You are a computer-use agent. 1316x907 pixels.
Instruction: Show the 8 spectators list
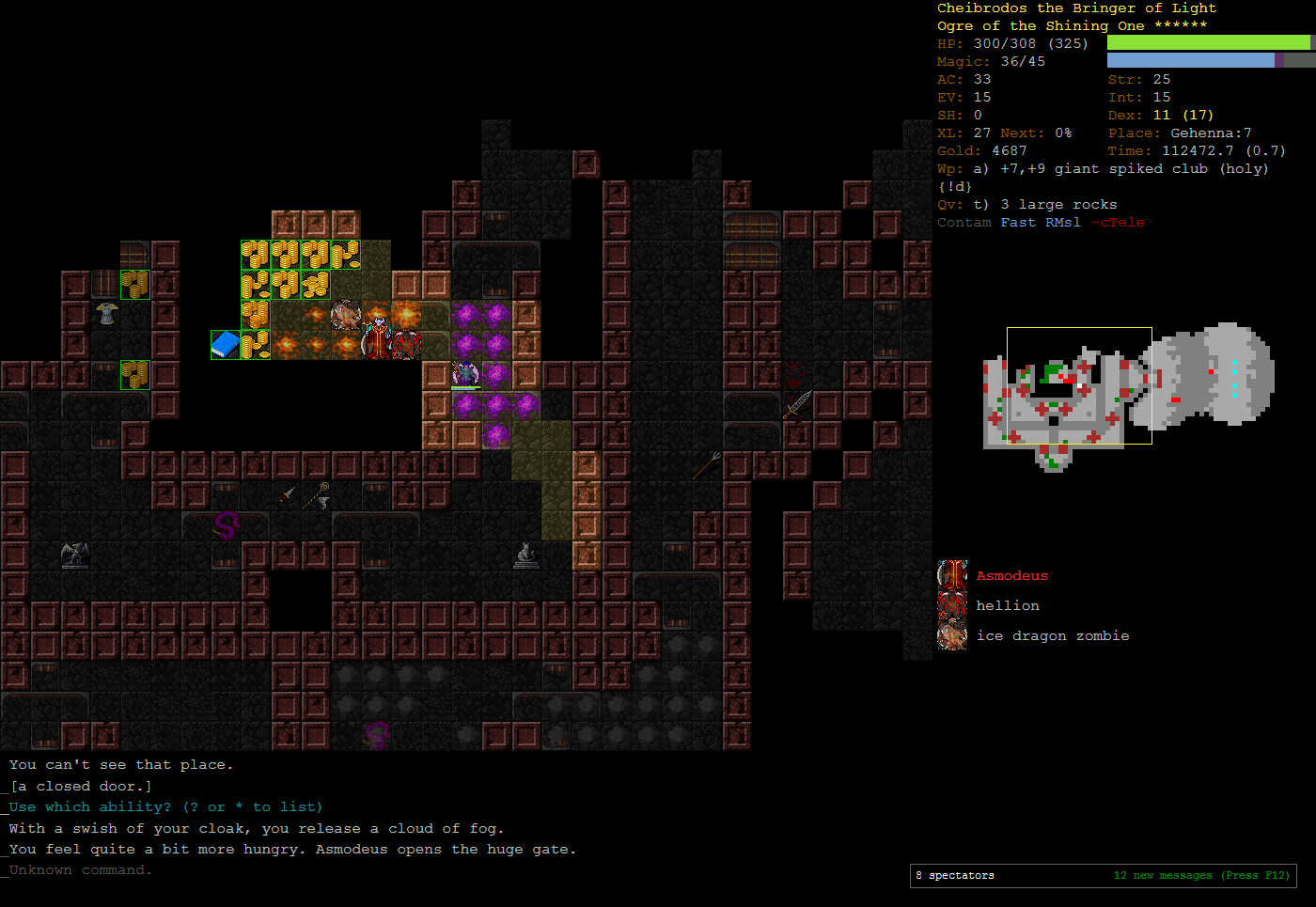click(x=955, y=876)
